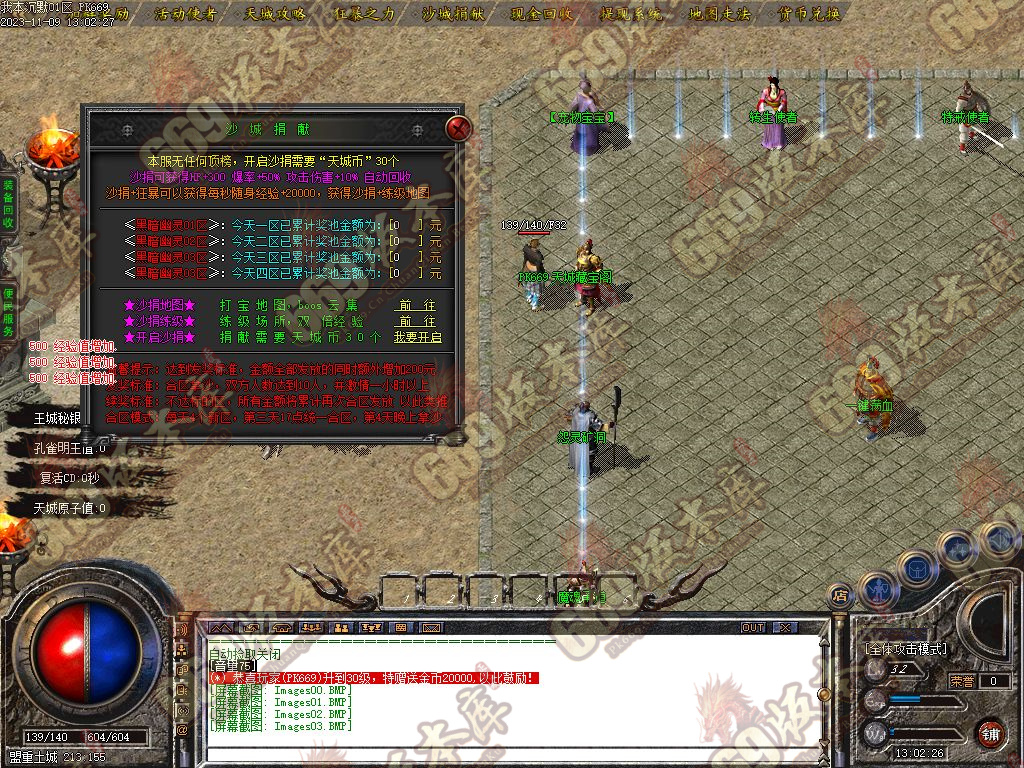Open the 装备回收 side tab
This screenshot has height=768, width=1024.
tap(8, 205)
